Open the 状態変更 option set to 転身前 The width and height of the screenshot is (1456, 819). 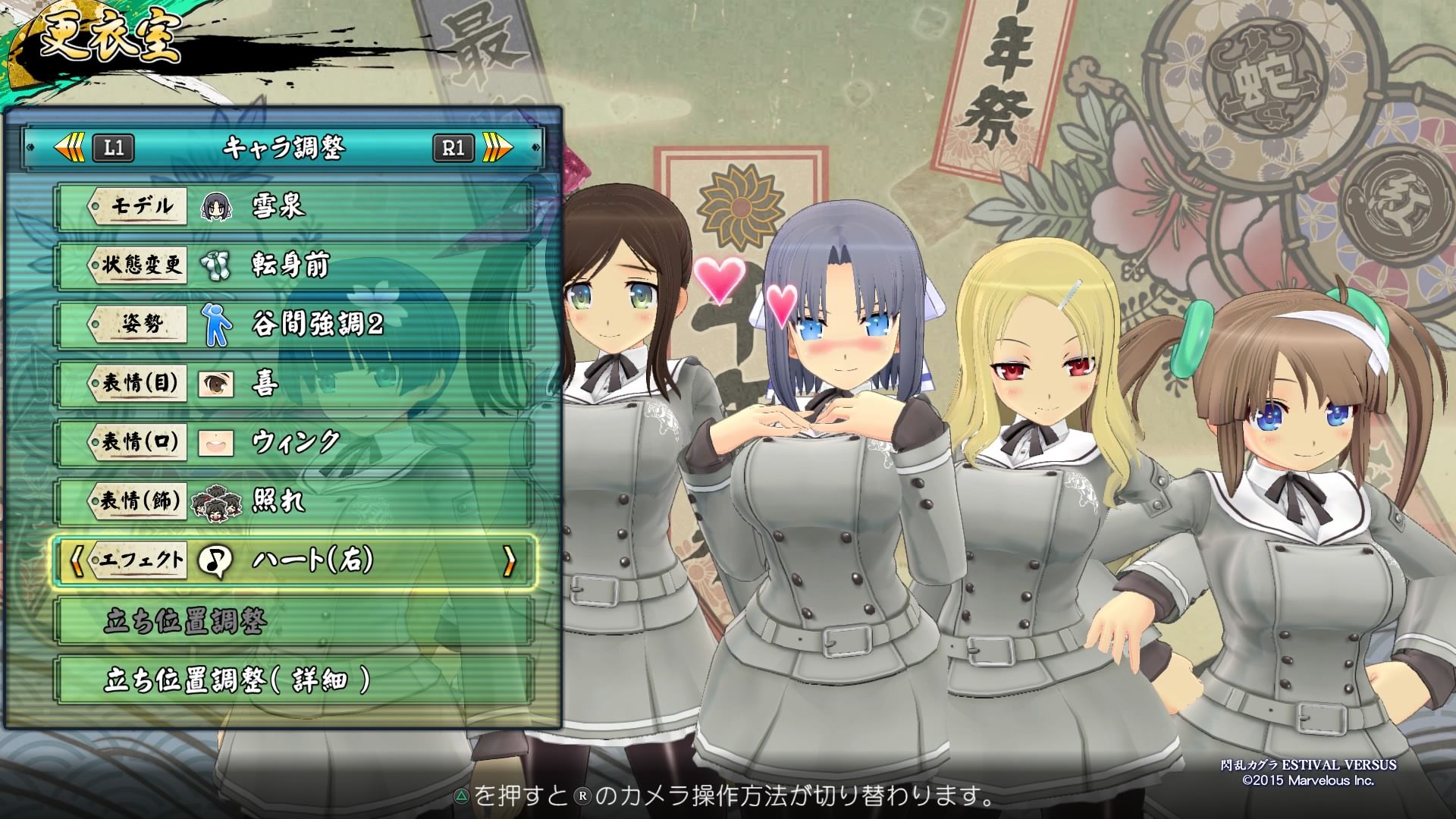coord(294,265)
